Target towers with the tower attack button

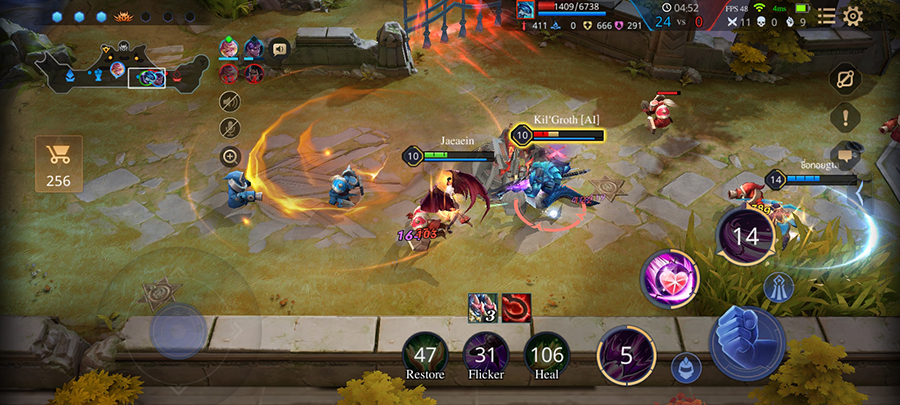point(780,288)
